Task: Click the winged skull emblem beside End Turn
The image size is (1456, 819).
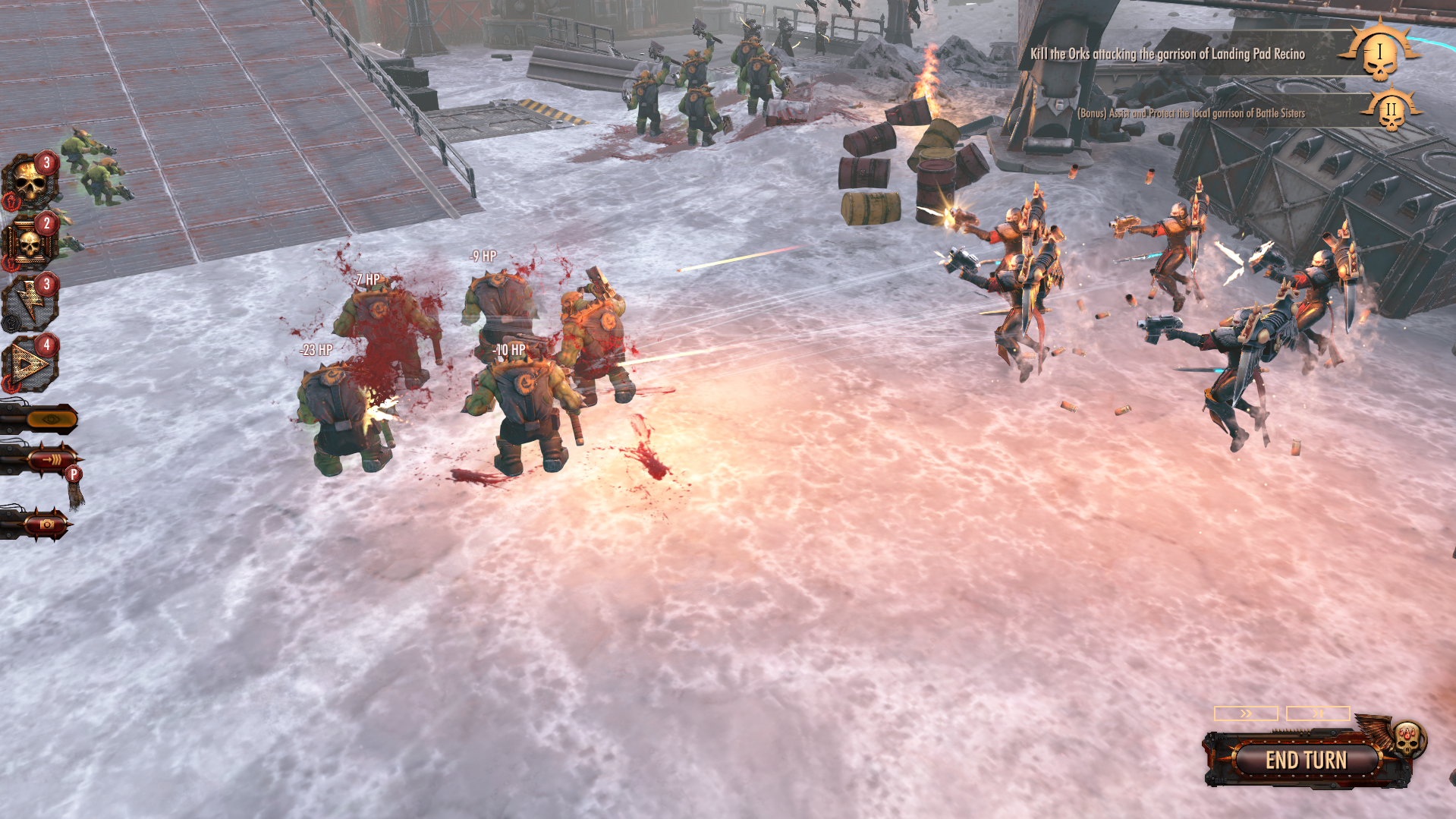Action: [x=1408, y=742]
